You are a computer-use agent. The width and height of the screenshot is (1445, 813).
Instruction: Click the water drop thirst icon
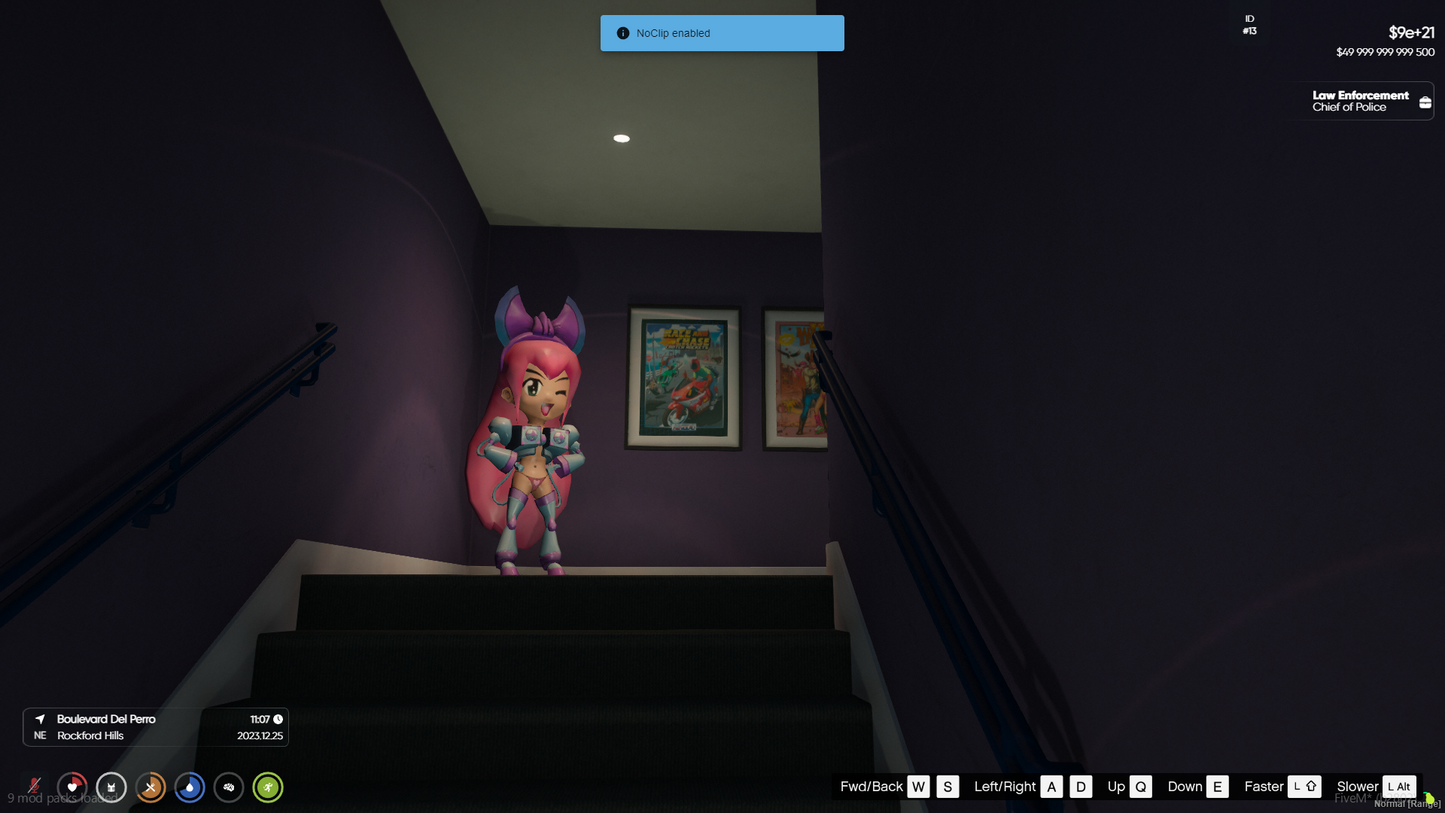coord(189,787)
